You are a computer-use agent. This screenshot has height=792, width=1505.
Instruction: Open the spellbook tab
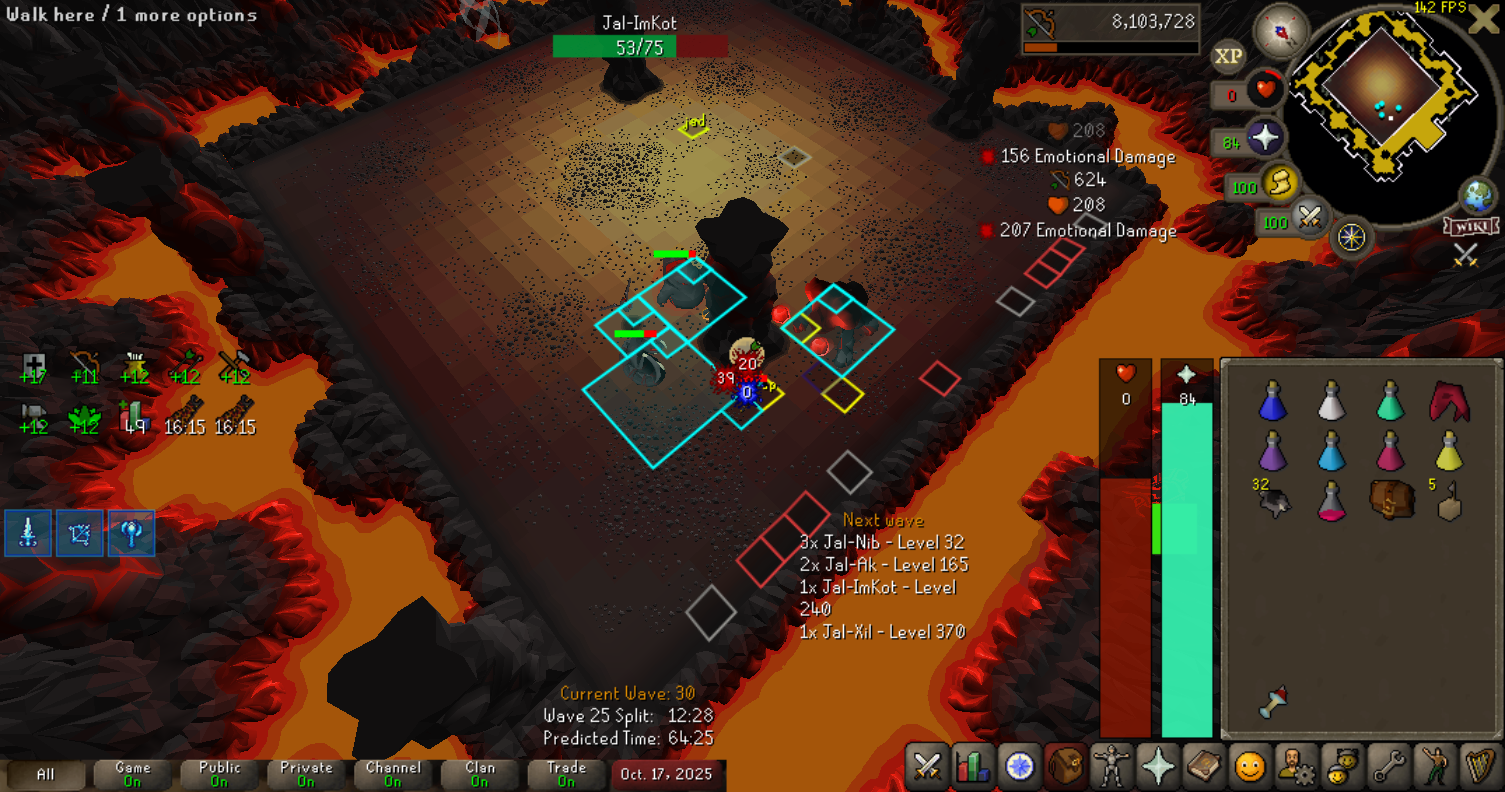pos(1203,767)
